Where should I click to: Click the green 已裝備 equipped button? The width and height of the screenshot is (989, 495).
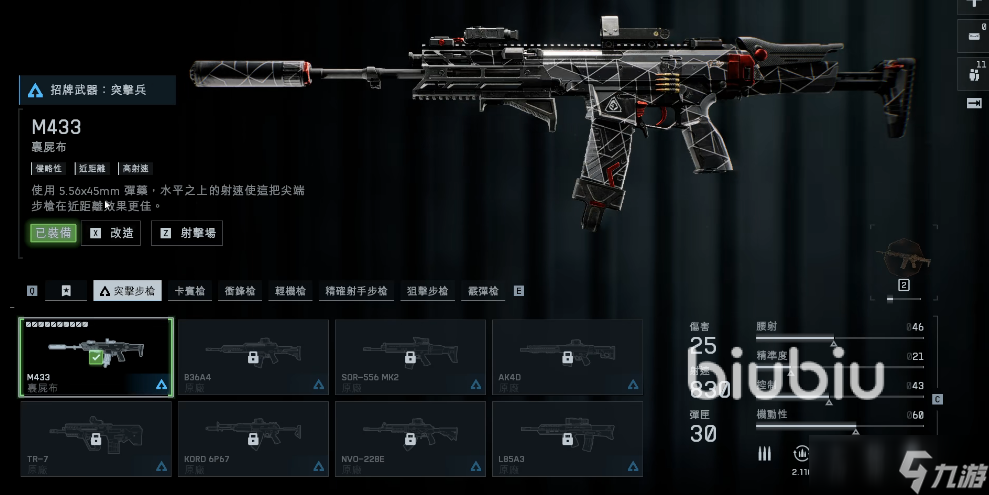click(x=53, y=233)
